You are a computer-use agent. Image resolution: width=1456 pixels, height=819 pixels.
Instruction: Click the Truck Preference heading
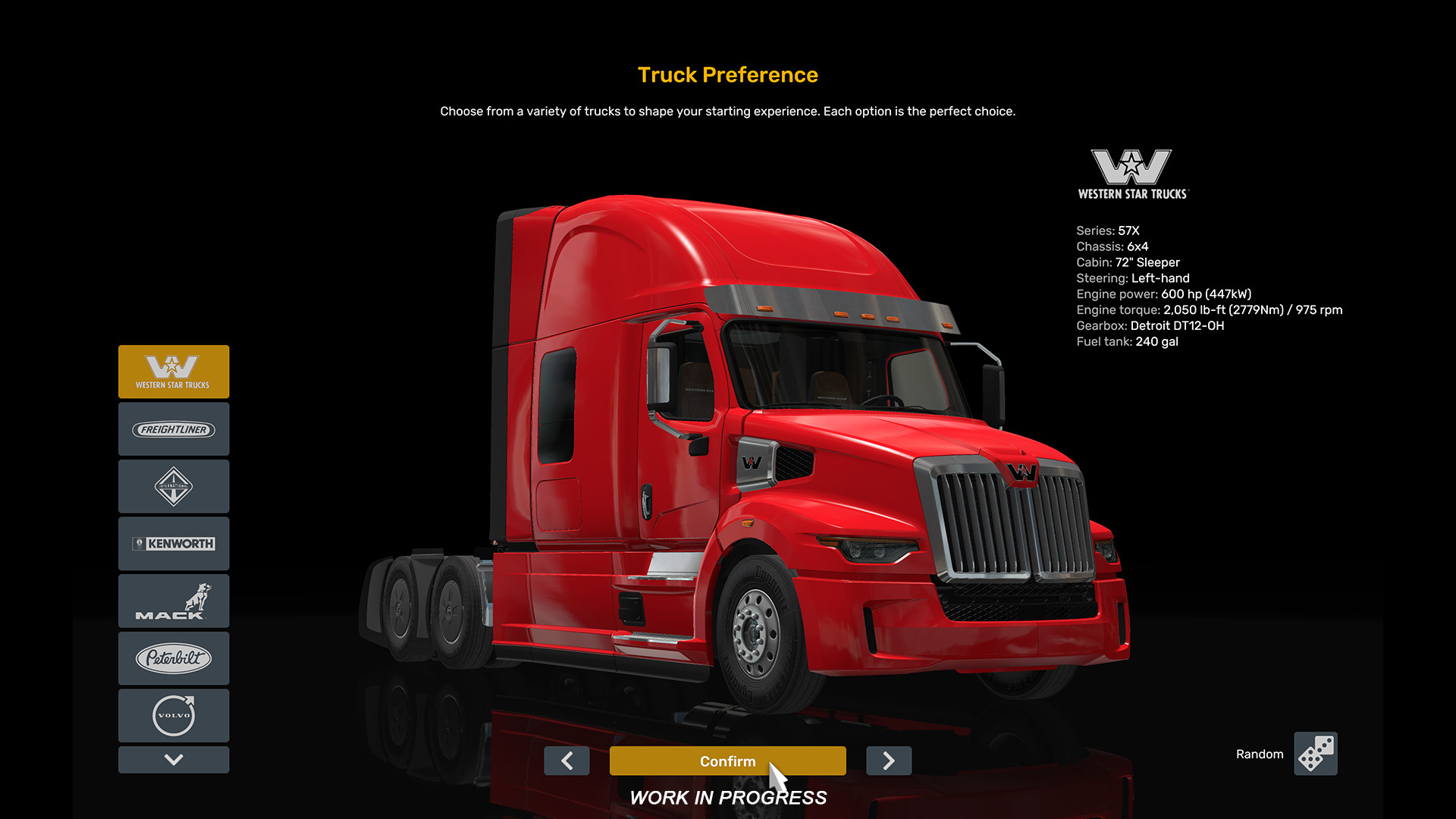pyautogui.click(x=727, y=74)
